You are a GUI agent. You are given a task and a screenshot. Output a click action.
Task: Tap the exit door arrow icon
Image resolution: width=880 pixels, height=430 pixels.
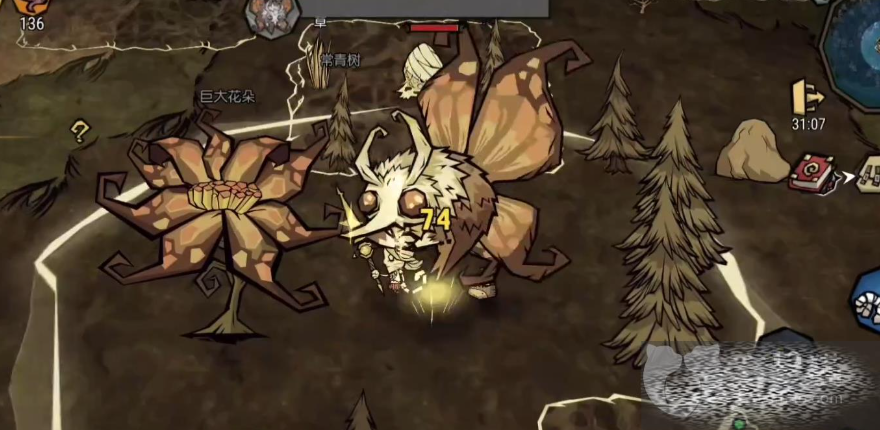807,96
